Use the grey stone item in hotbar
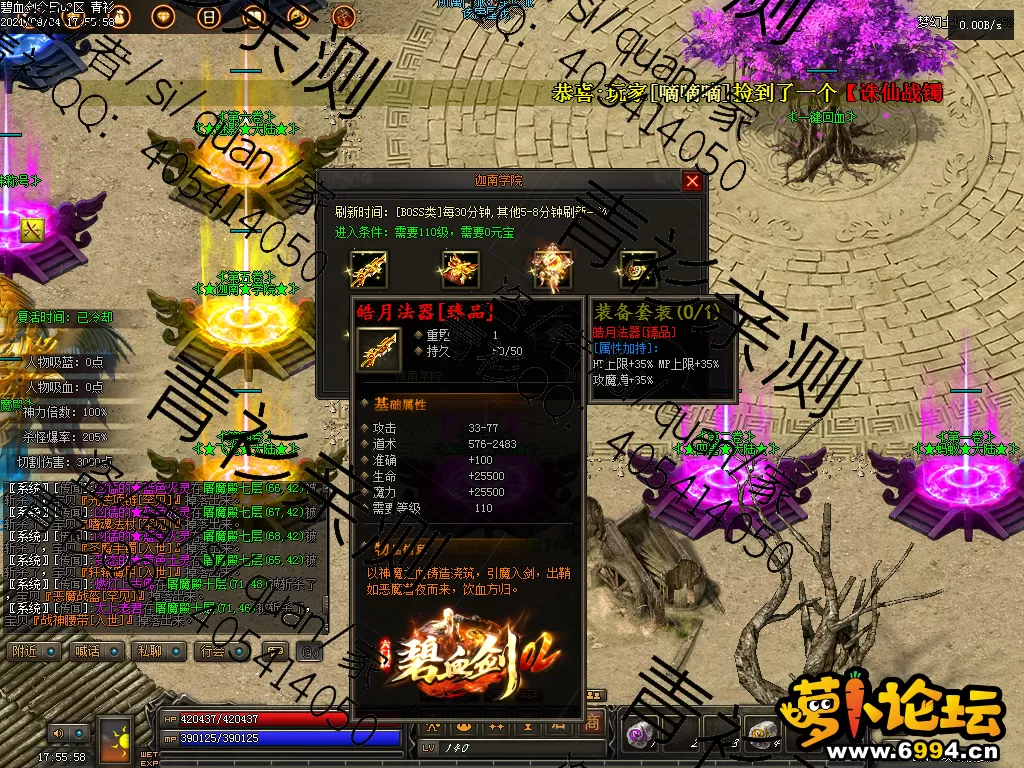 tap(764, 735)
